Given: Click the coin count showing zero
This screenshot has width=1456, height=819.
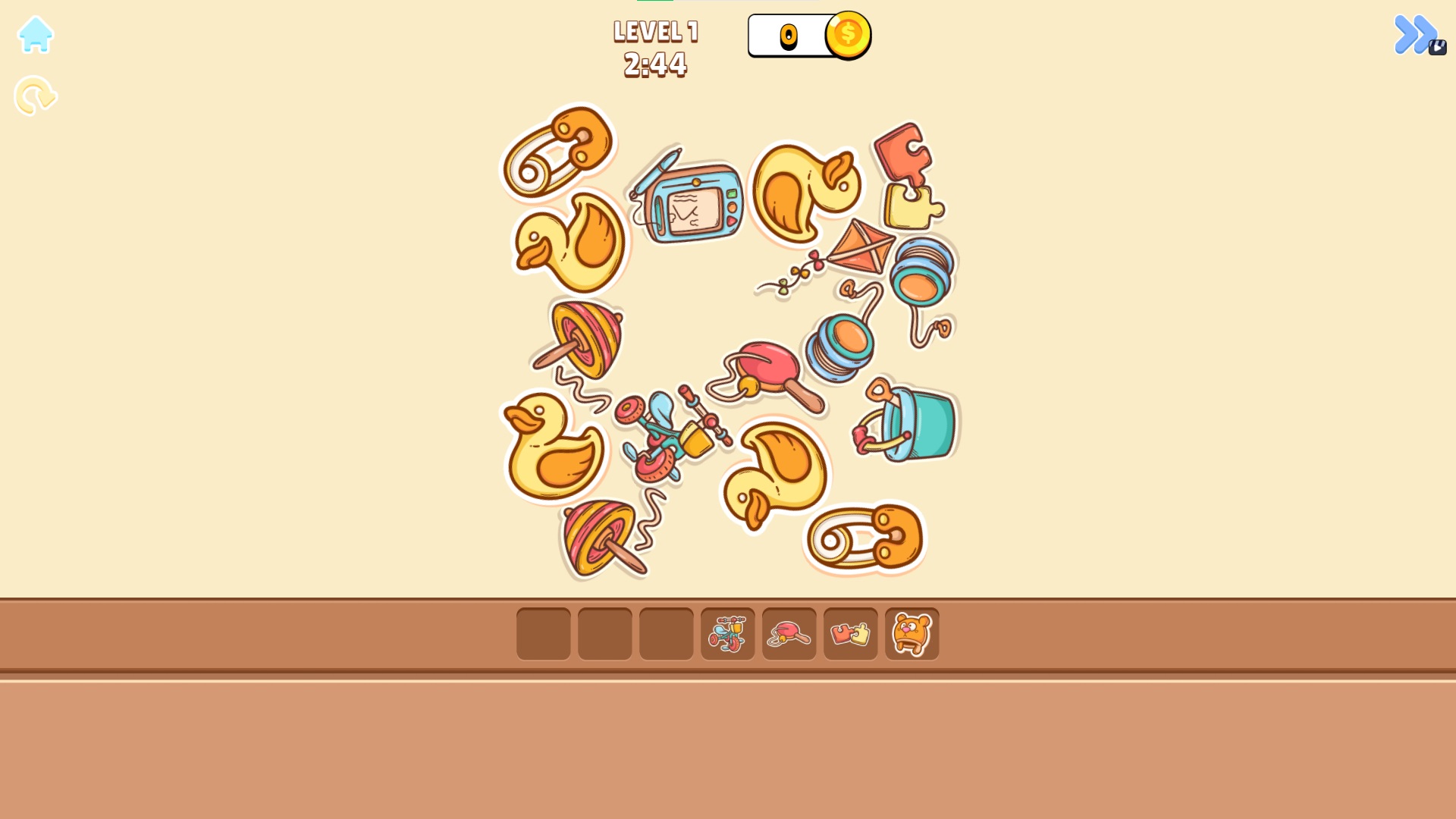Looking at the screenshot, I should 789,36.
